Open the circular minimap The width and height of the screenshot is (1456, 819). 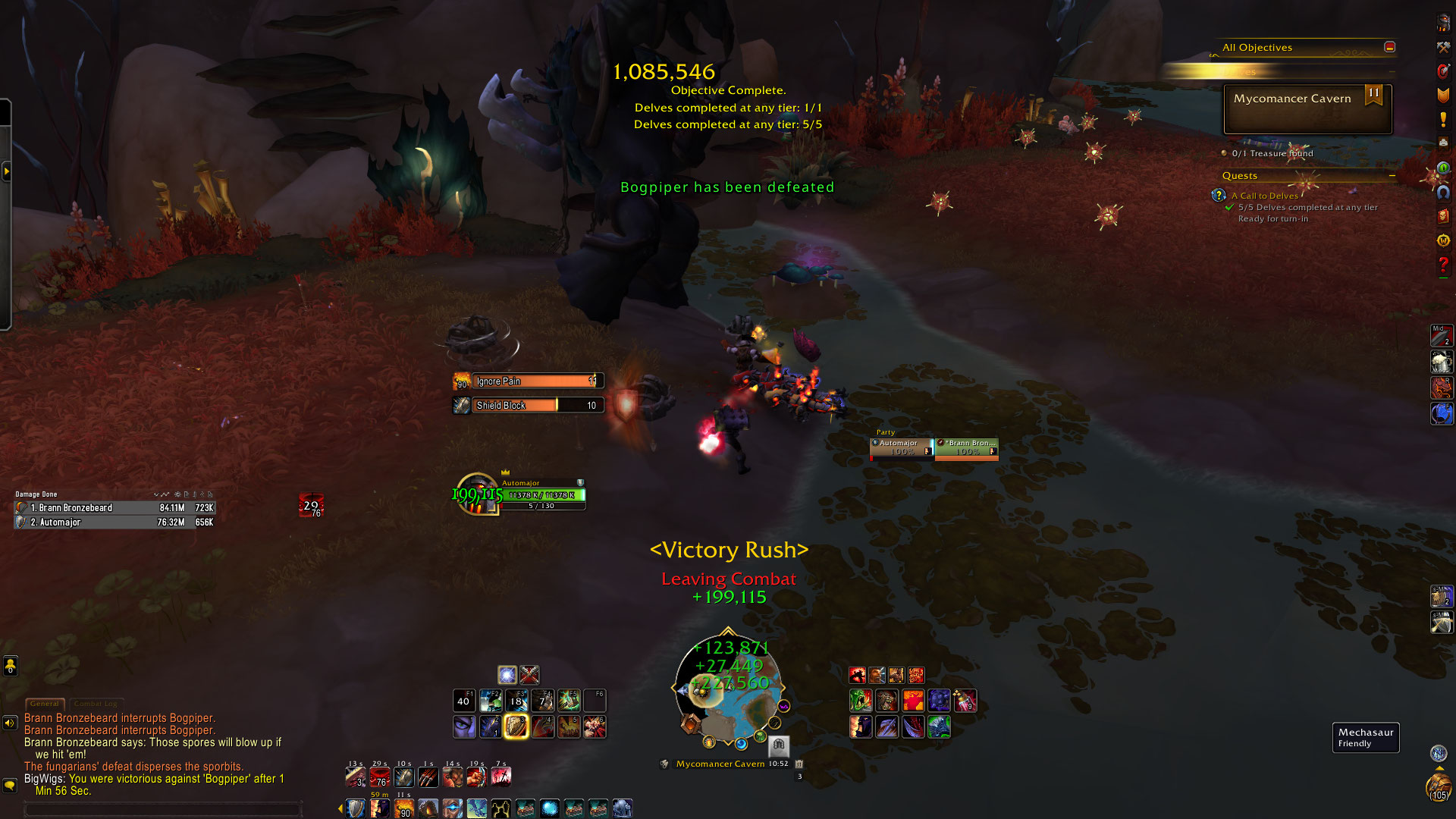click(x=728, y=689)
